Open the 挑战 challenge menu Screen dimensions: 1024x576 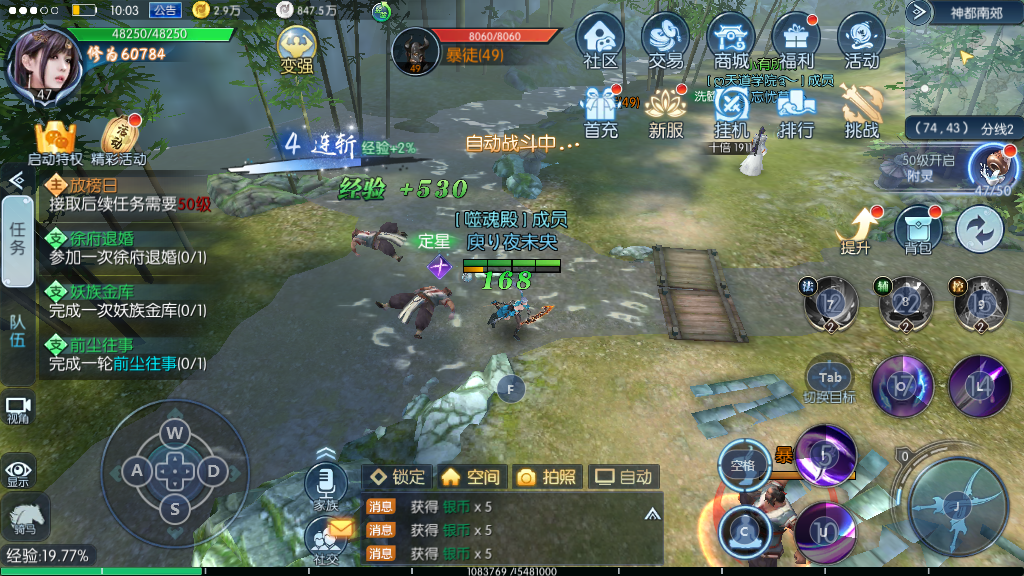tap(861, 110)
